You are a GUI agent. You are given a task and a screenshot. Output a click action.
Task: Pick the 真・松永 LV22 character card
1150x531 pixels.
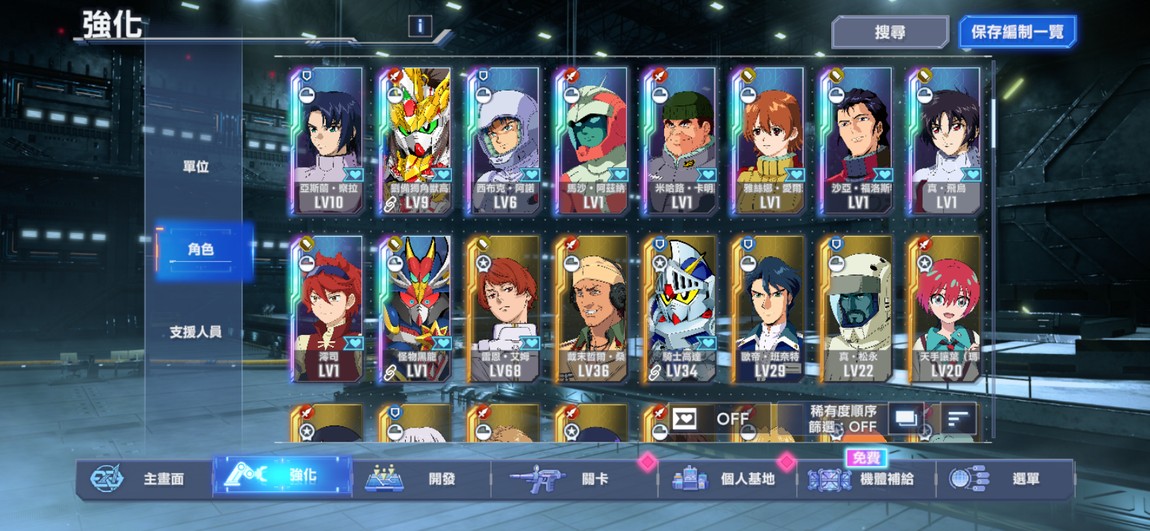[856, 310]
